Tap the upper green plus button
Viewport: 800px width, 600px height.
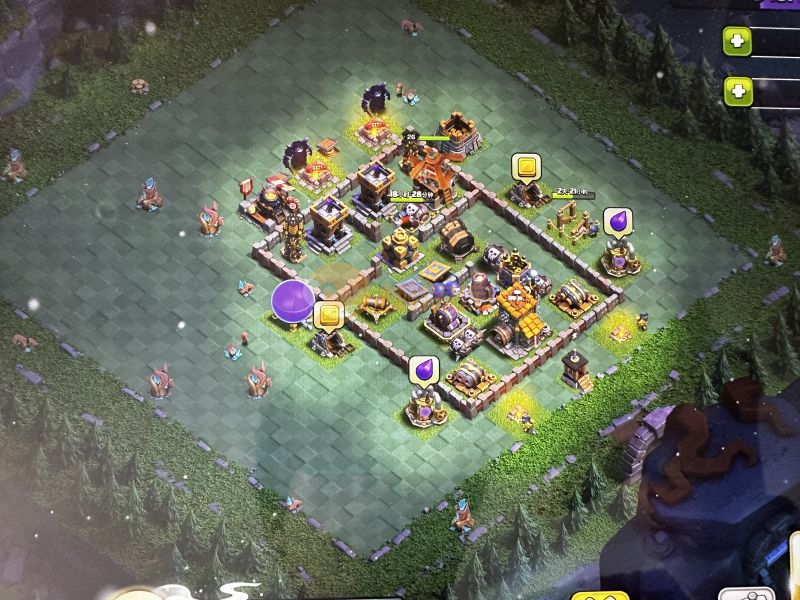(x=738, y=43)
